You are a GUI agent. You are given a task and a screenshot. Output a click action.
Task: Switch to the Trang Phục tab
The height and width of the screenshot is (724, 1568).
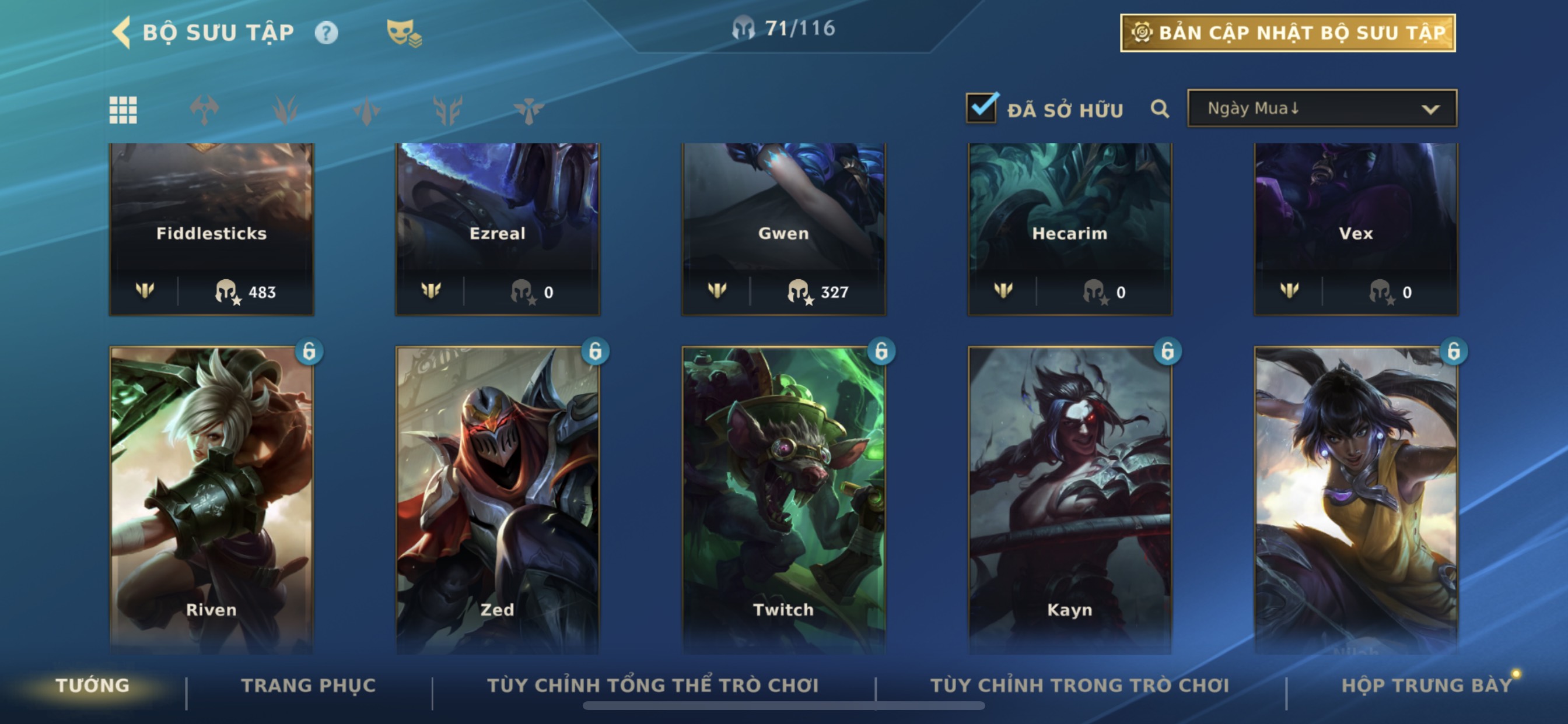[309, 686]
